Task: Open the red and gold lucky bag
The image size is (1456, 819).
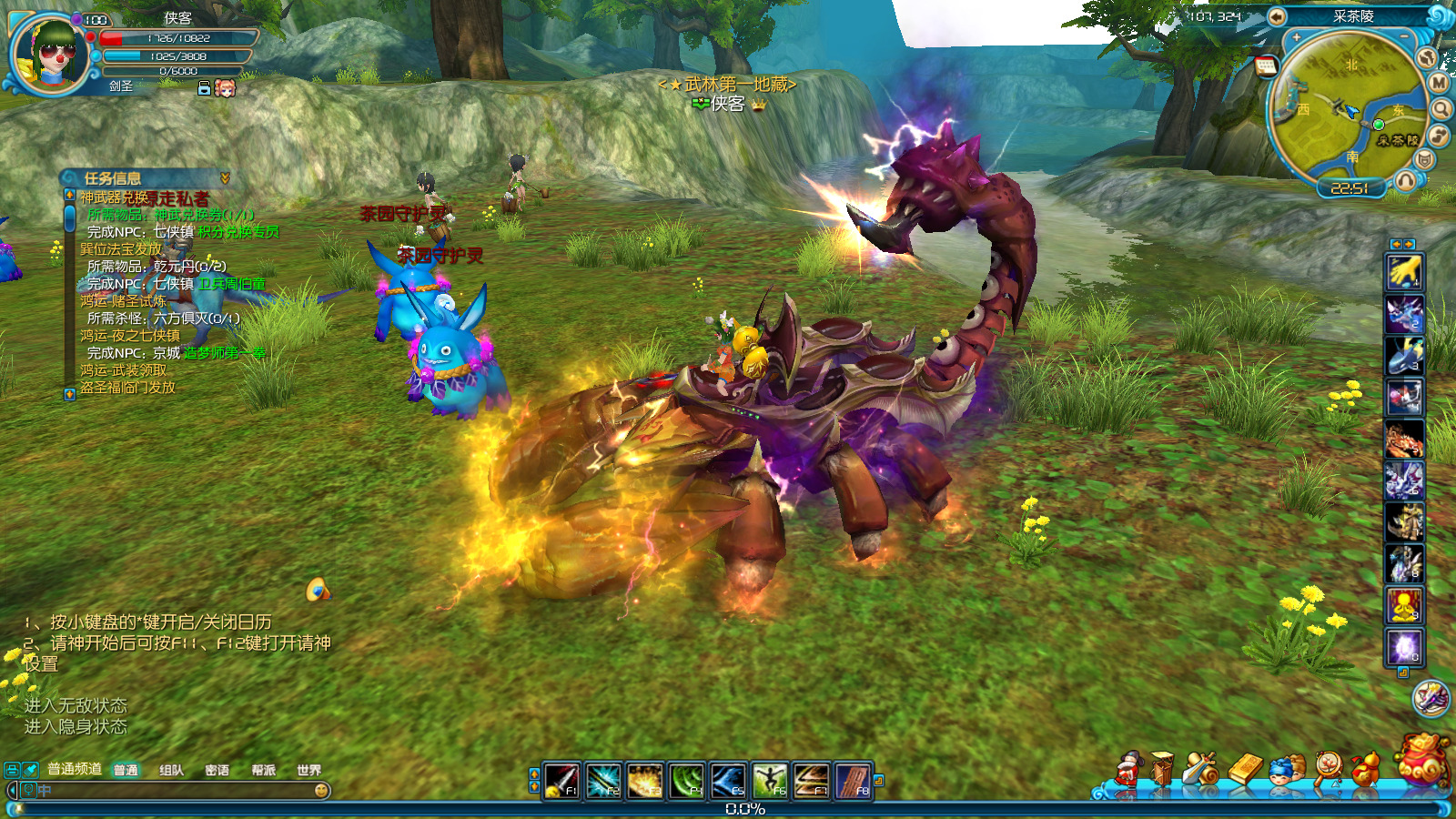Action: [x=1422, y=760]
